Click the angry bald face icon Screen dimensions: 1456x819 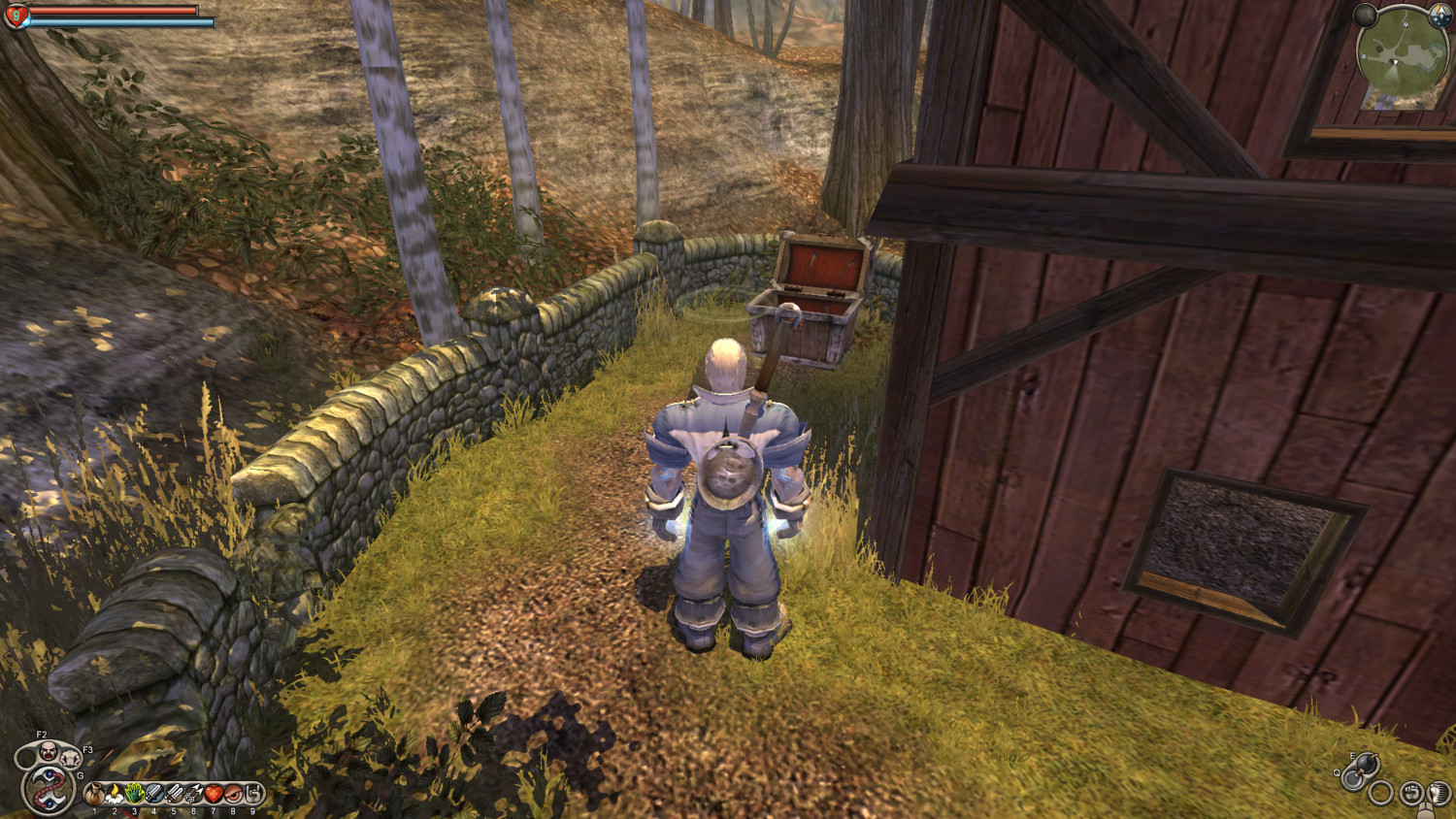pyautogui.click(x=47, y=751)
